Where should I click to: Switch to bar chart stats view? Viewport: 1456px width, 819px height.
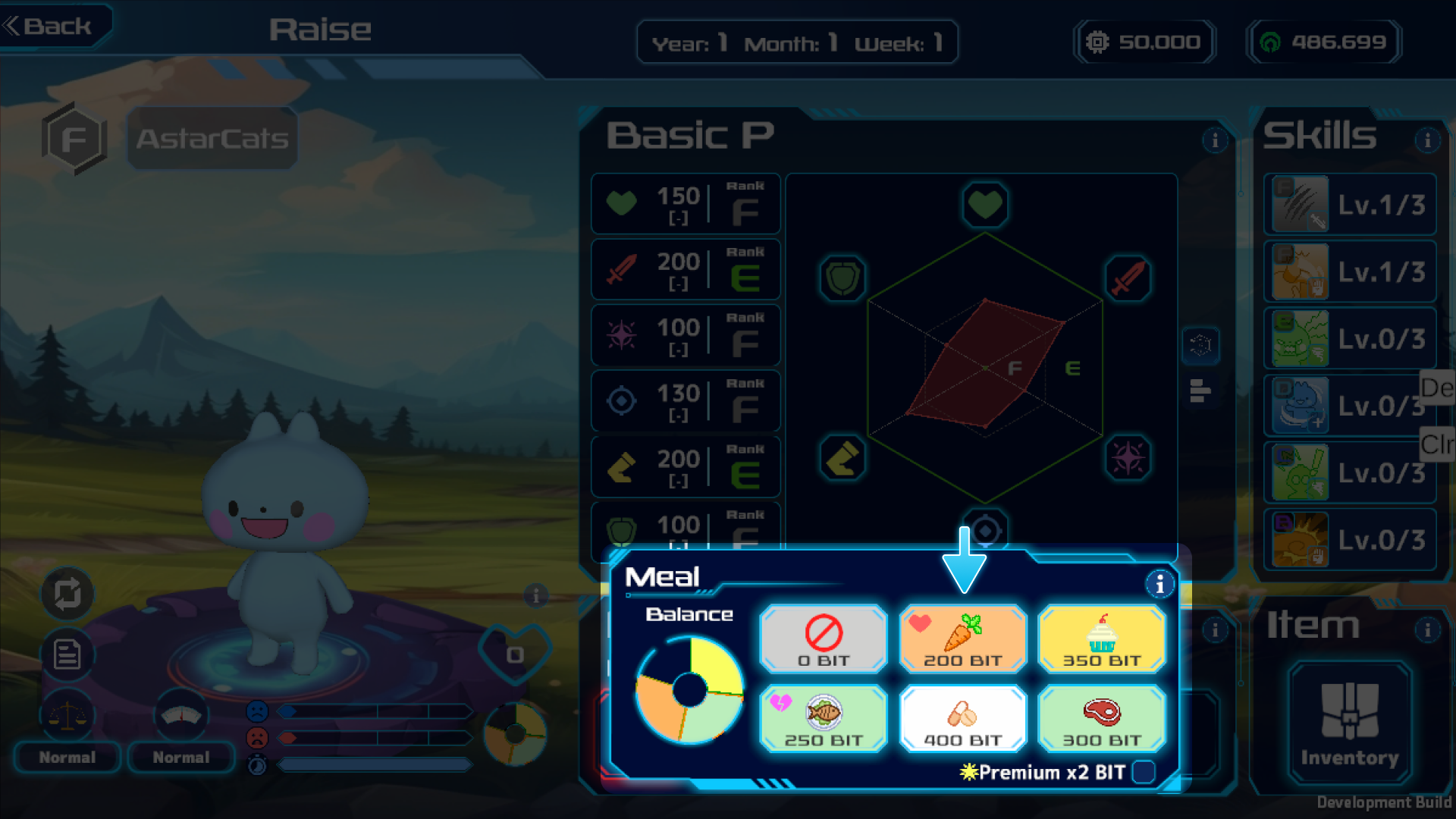click(1200, 391)
